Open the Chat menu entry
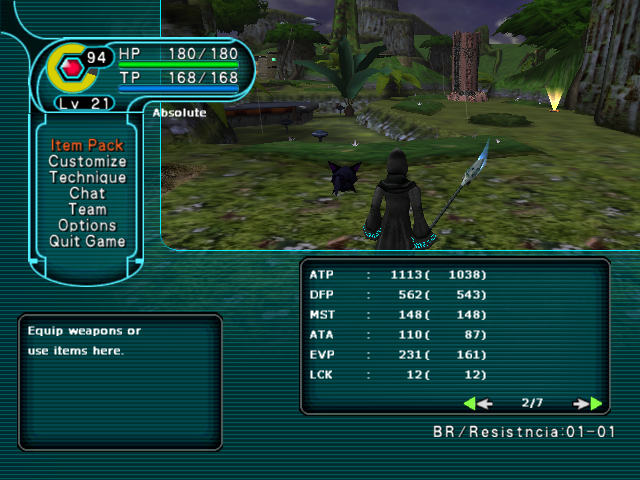 [87, 194]
